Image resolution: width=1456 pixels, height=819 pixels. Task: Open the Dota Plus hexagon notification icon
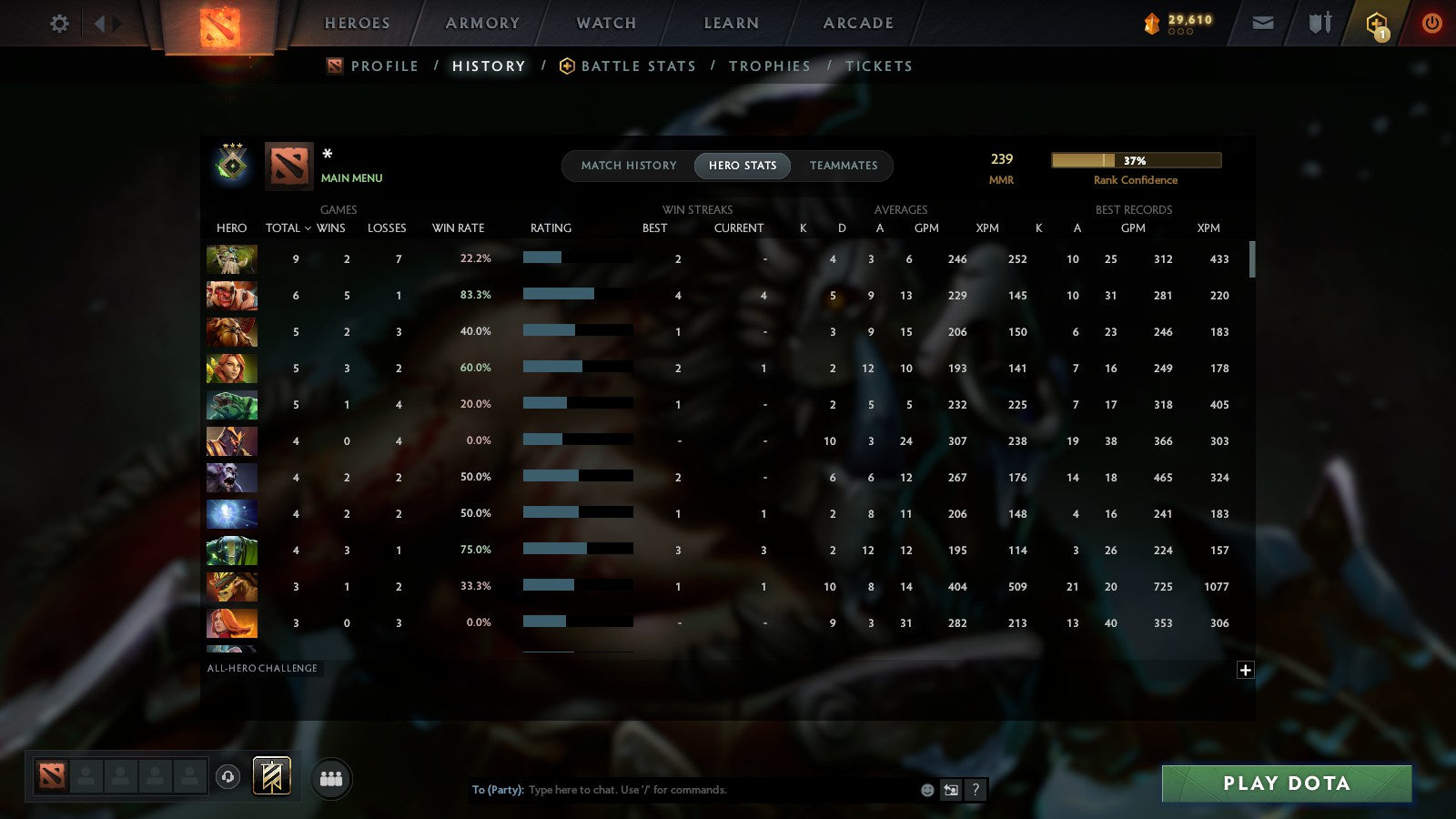pos(1375,23)
